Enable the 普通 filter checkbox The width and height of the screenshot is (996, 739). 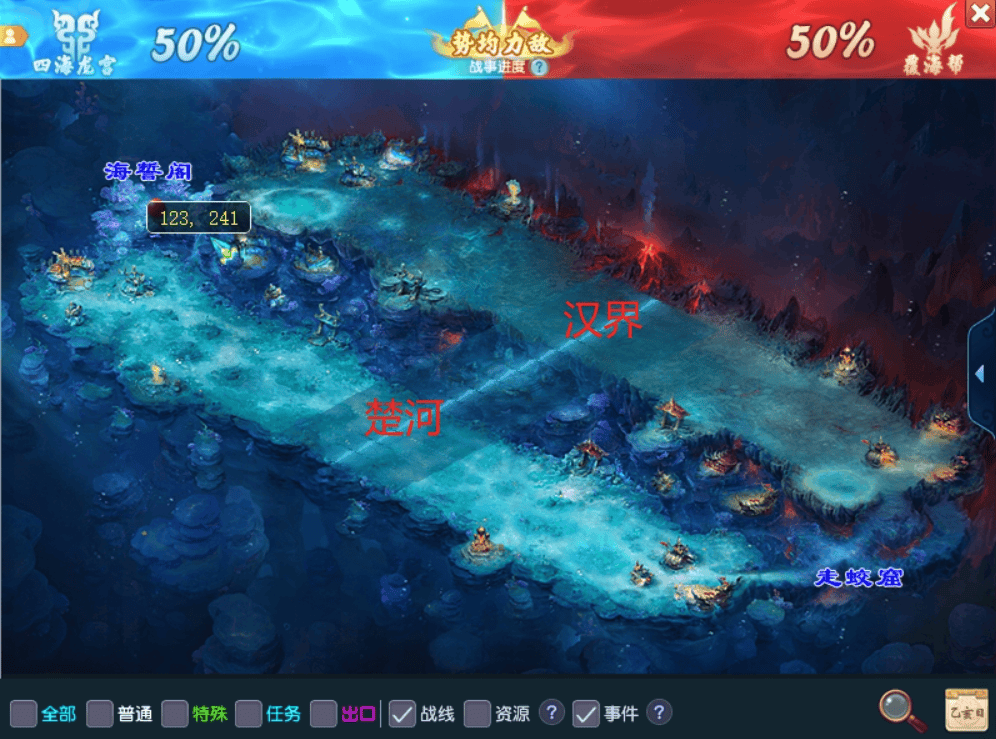click(99, 713)
